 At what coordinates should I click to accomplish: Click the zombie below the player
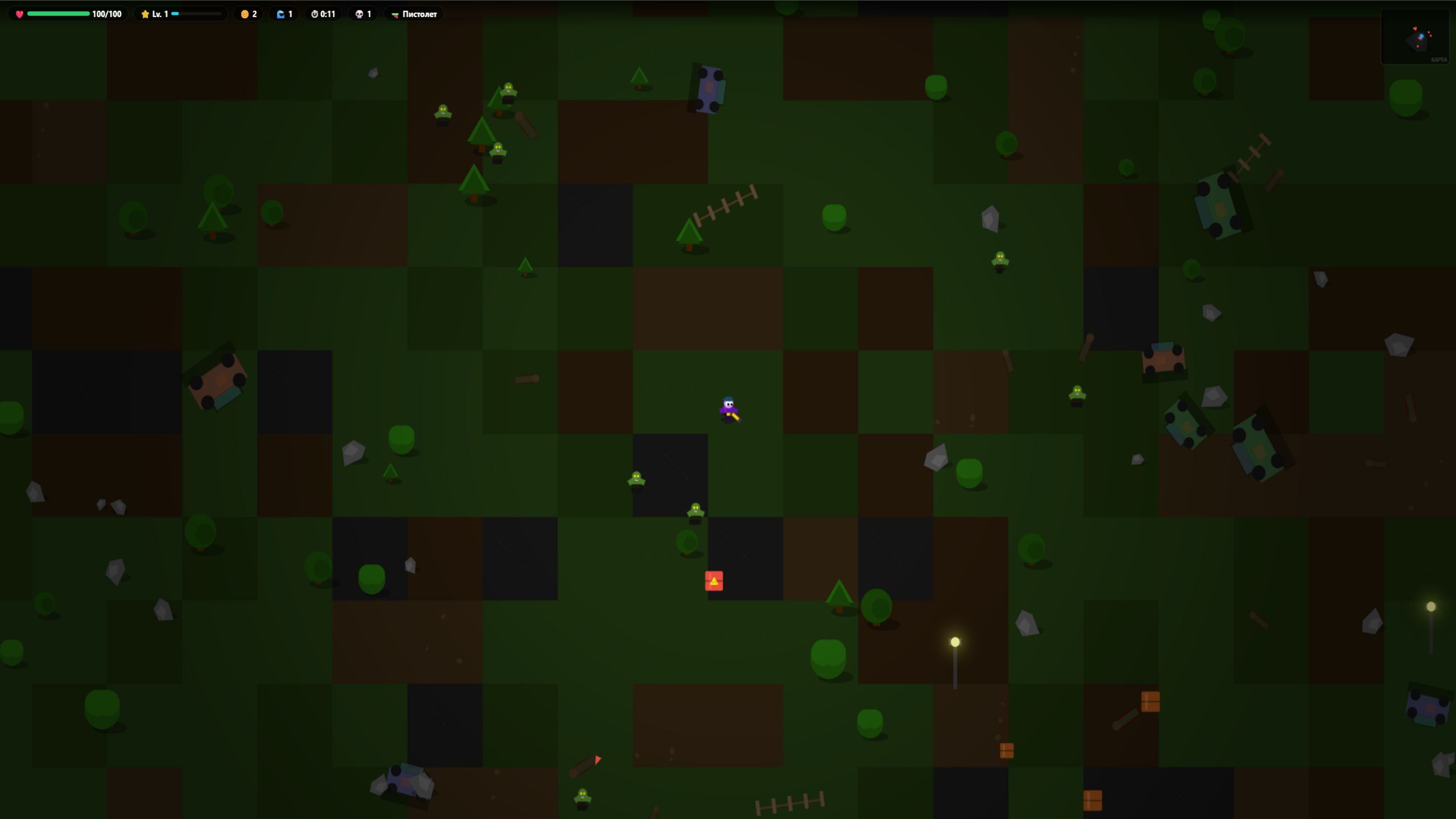pyautogui.click(x=695, y=511)
